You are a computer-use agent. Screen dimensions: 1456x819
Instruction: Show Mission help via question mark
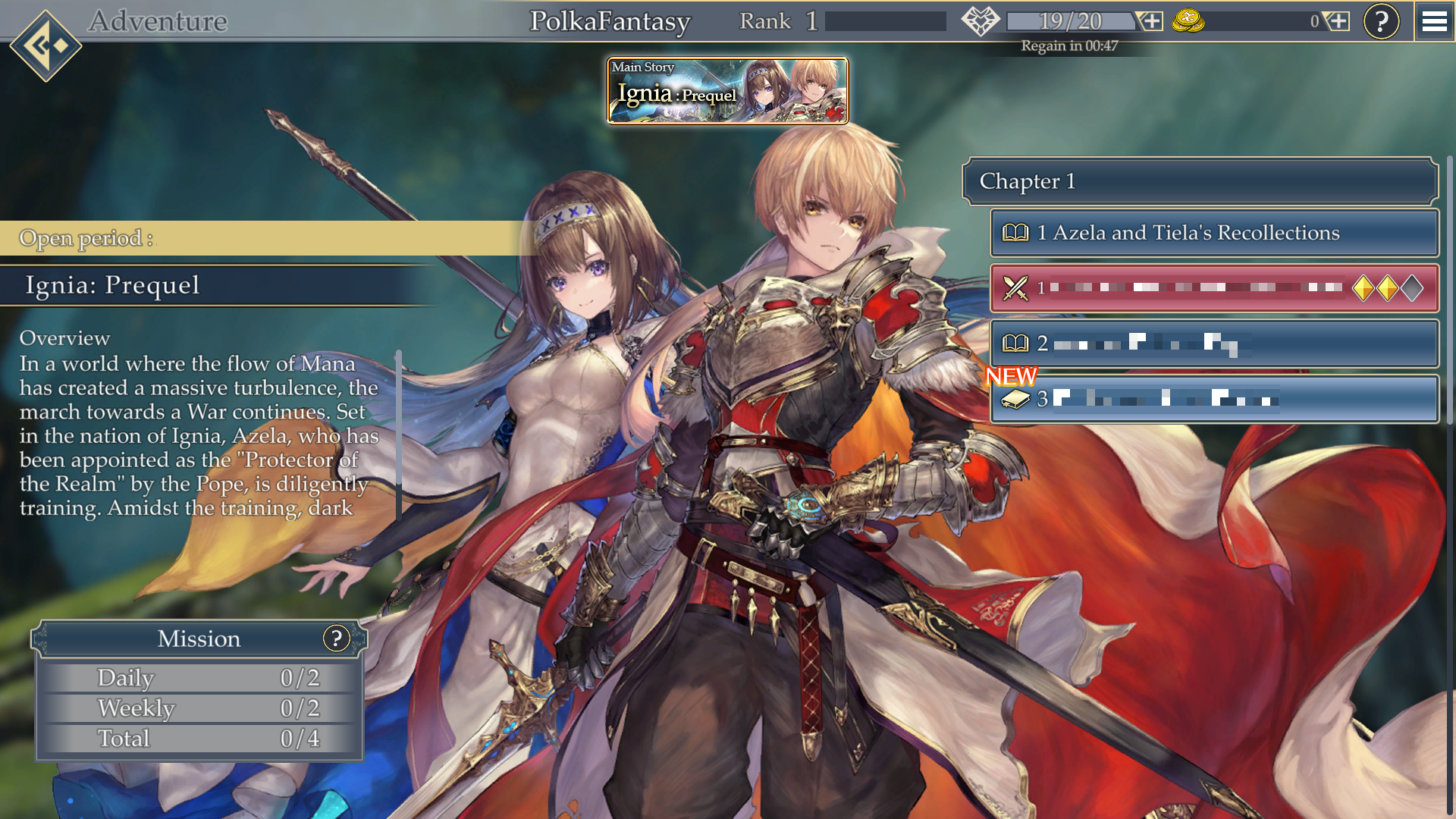(x=336, y=639)
